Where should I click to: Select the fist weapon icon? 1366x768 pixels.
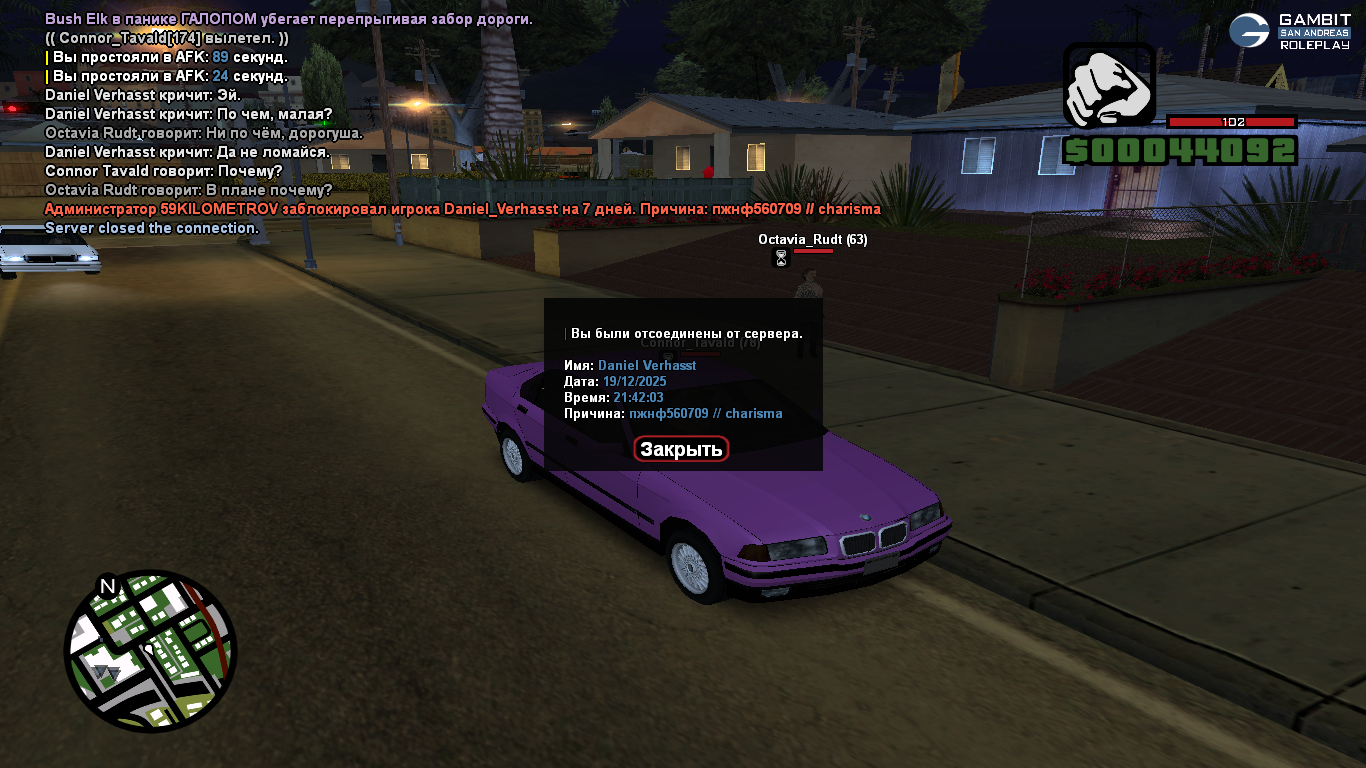[x=1109, y=86]
